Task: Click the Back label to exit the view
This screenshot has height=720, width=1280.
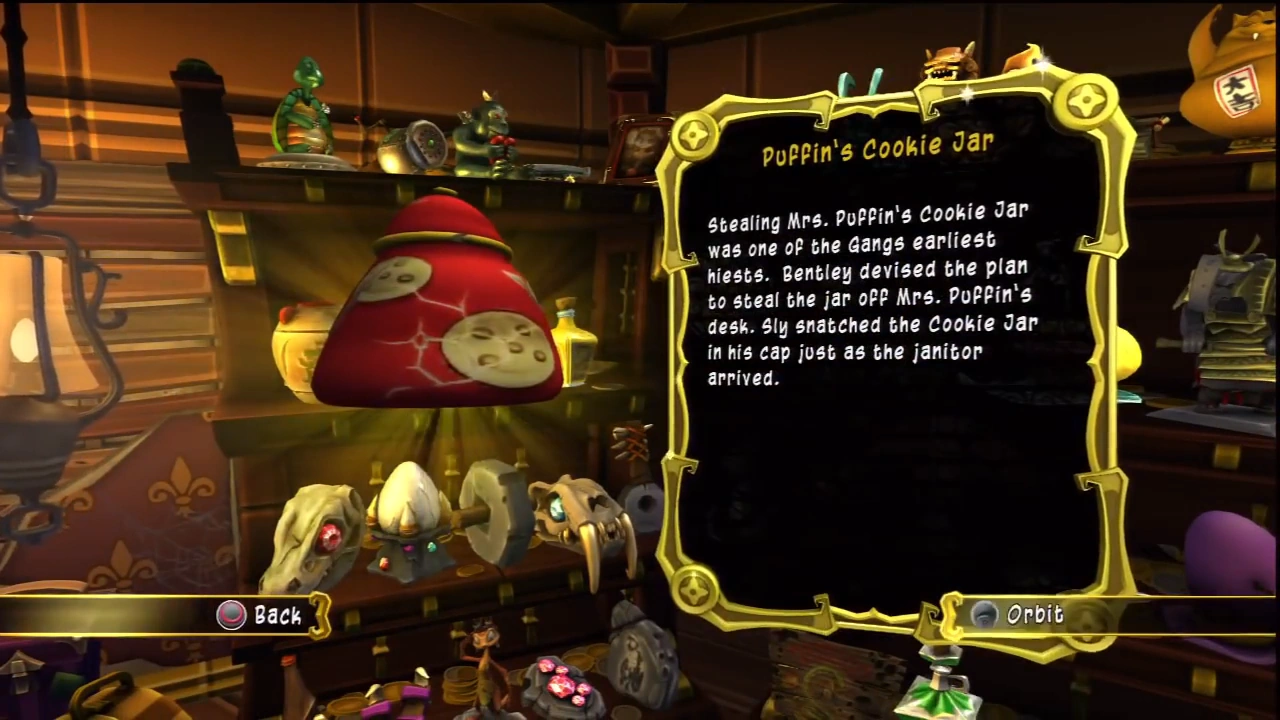Action: pos(278,616)
